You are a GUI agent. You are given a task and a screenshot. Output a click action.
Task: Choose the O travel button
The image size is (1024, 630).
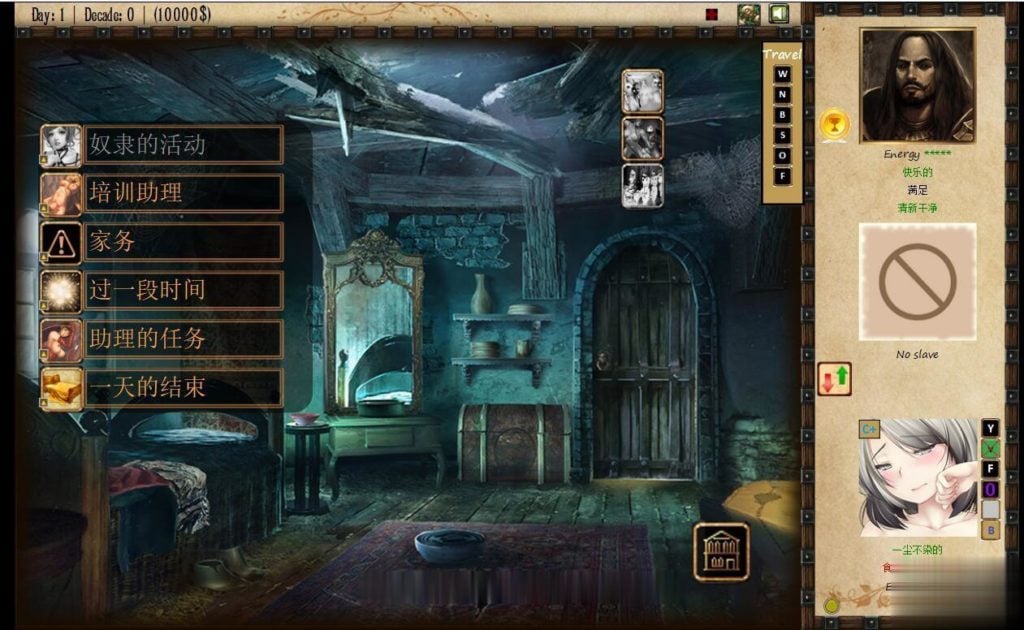point(783,156)
